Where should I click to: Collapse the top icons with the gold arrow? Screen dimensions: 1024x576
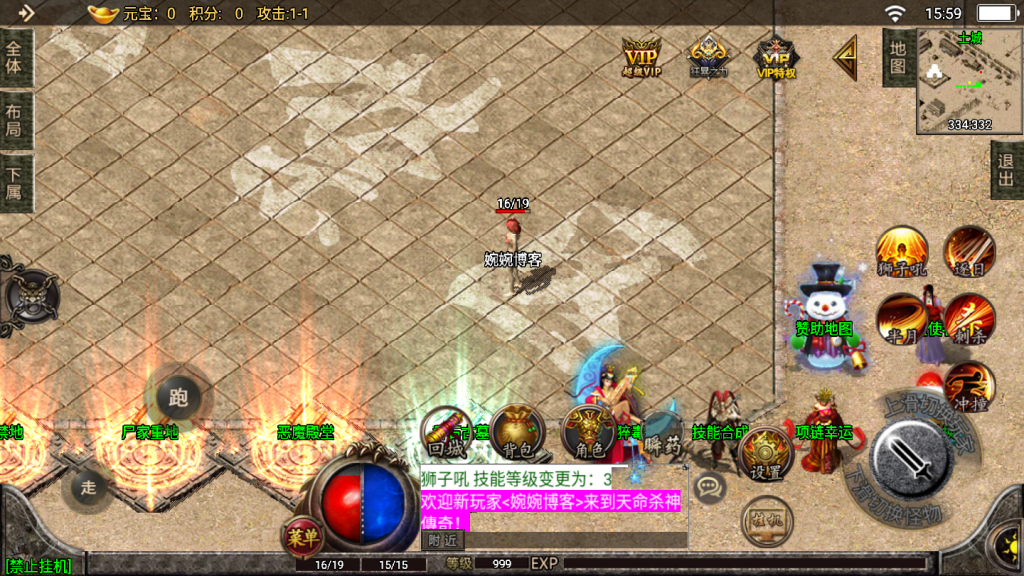845,58
